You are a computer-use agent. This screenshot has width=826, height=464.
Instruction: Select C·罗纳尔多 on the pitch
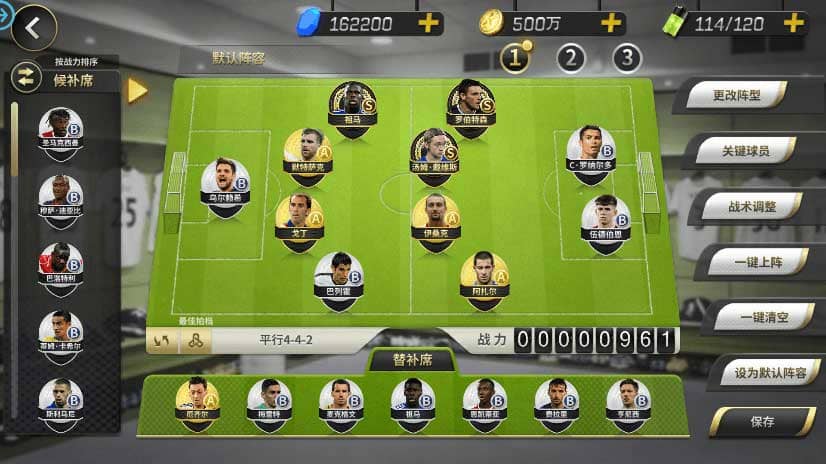click(590, 150)
